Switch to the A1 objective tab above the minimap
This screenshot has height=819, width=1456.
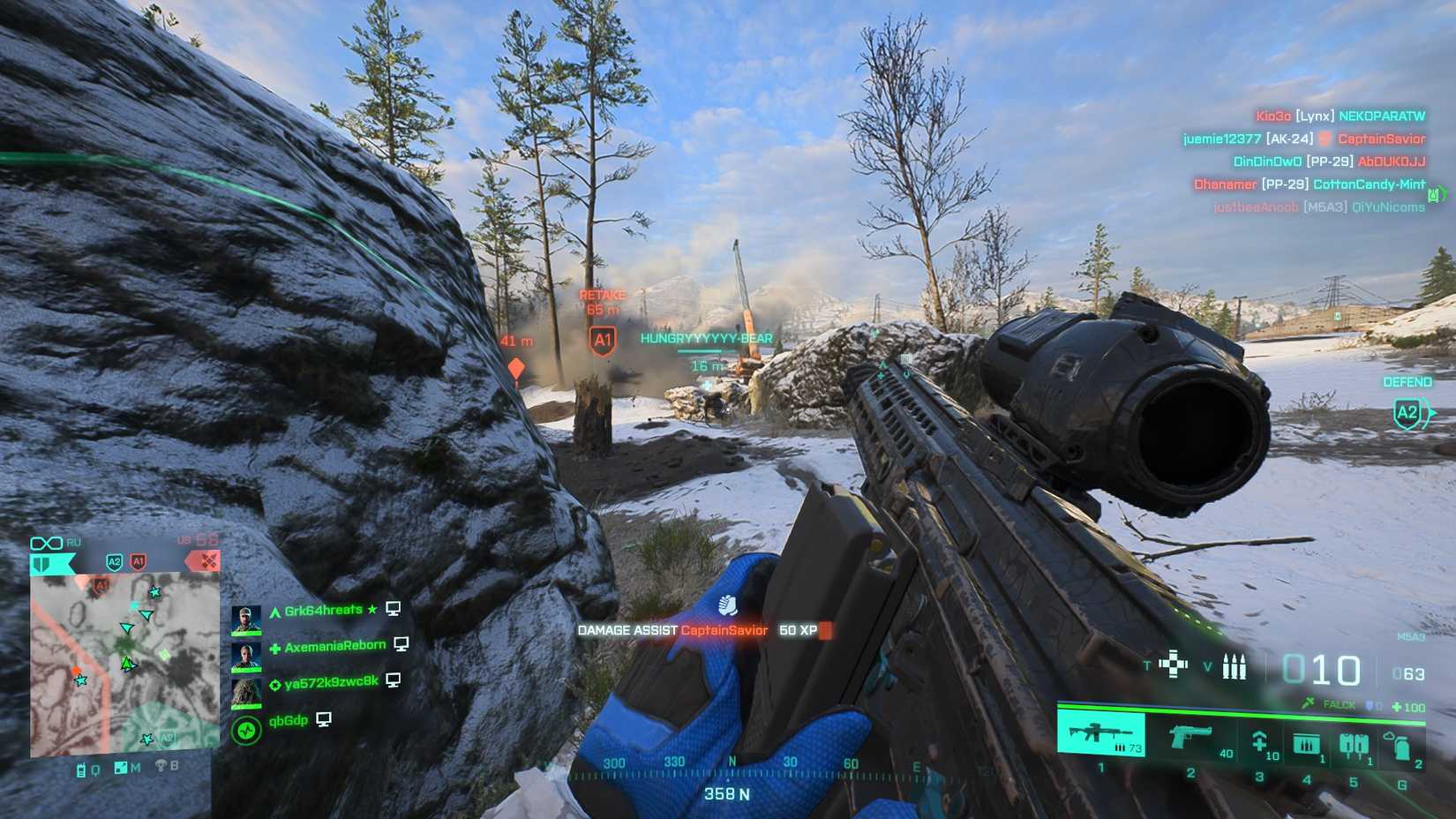(x=139, y=561)
